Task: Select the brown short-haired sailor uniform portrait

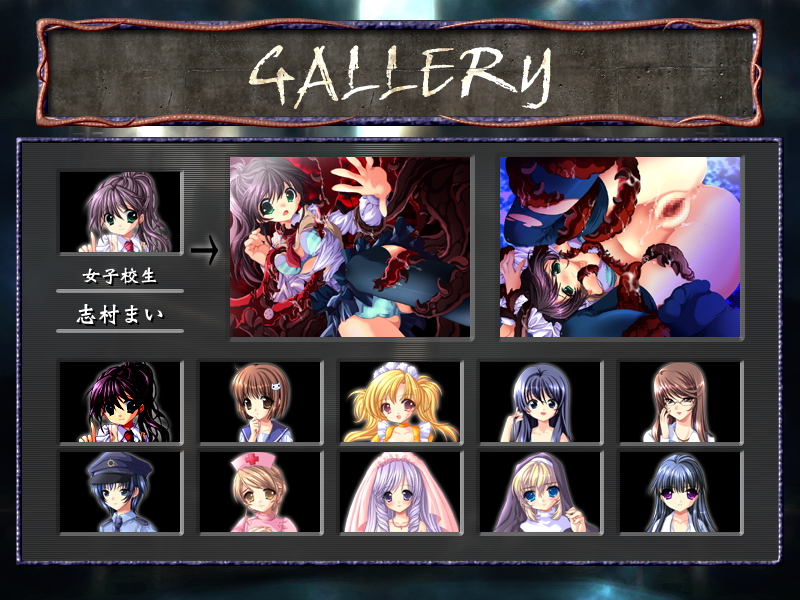Action: tap(261, 402)
